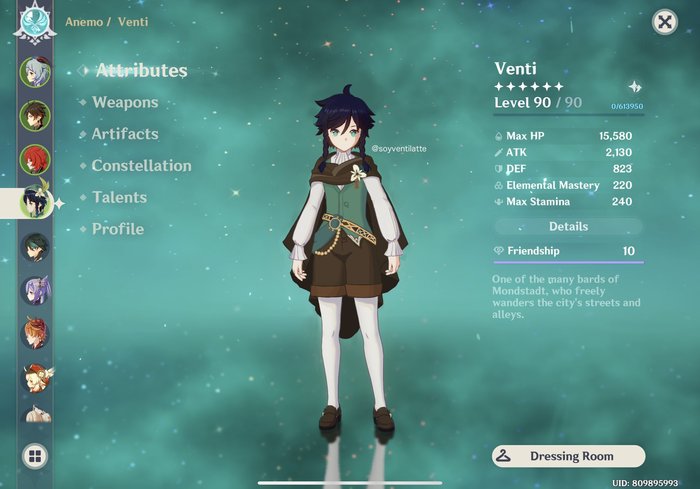The image size is (700, 489).
Task: Show Venti's Constellation
Action: coord(141,166)
